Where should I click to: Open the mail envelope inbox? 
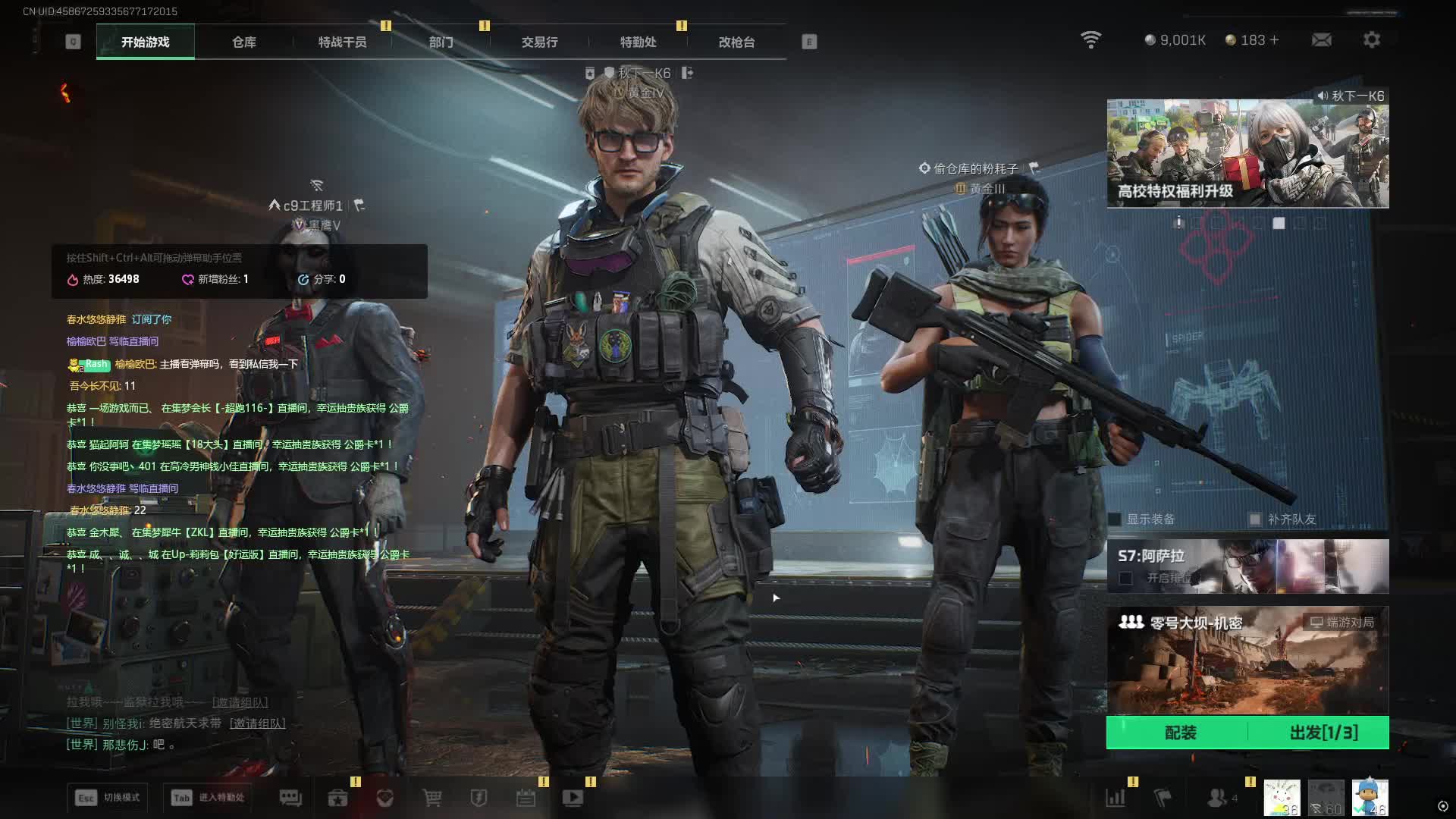point(1321,40)
